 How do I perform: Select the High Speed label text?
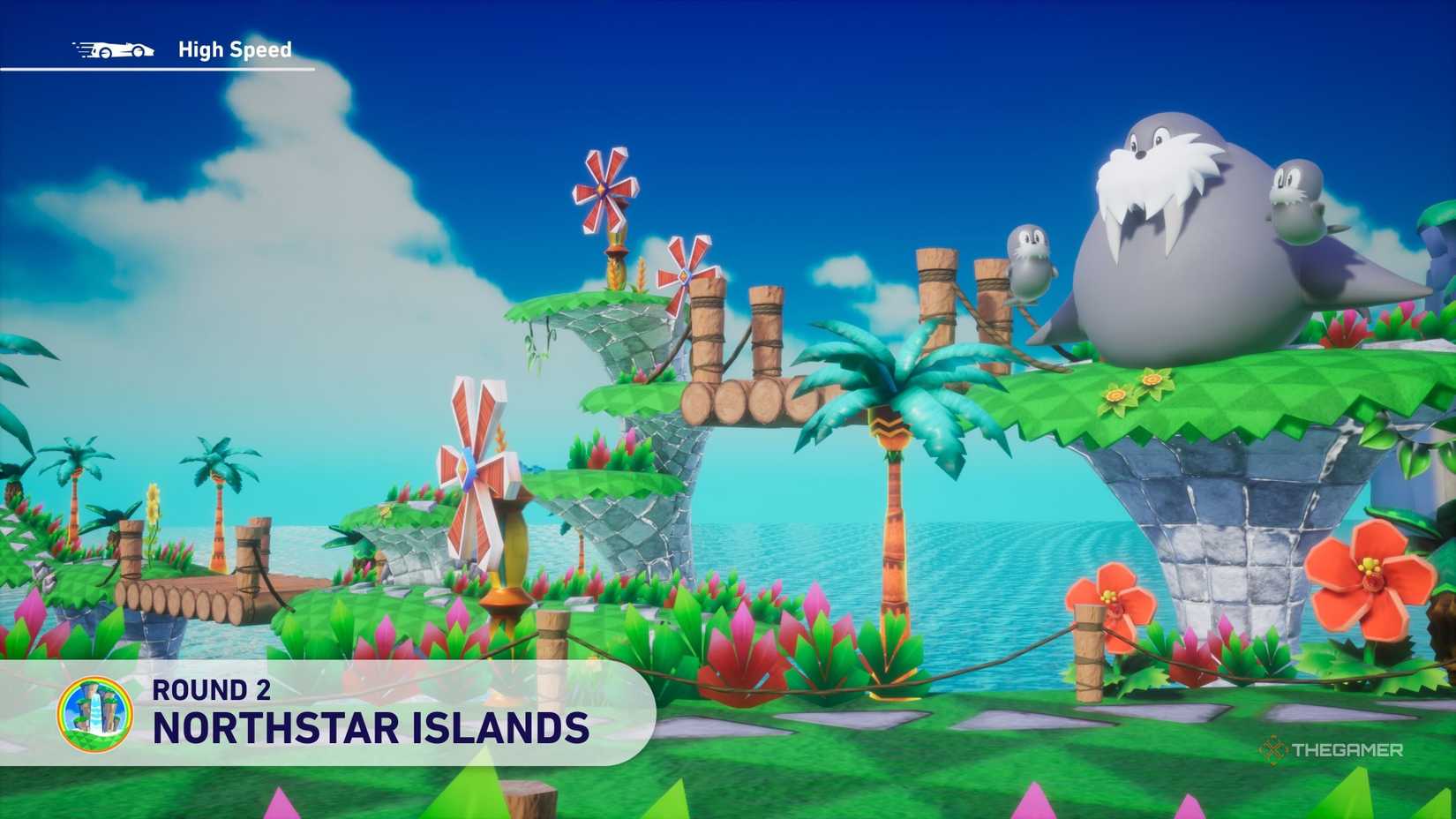click(234, 50)
